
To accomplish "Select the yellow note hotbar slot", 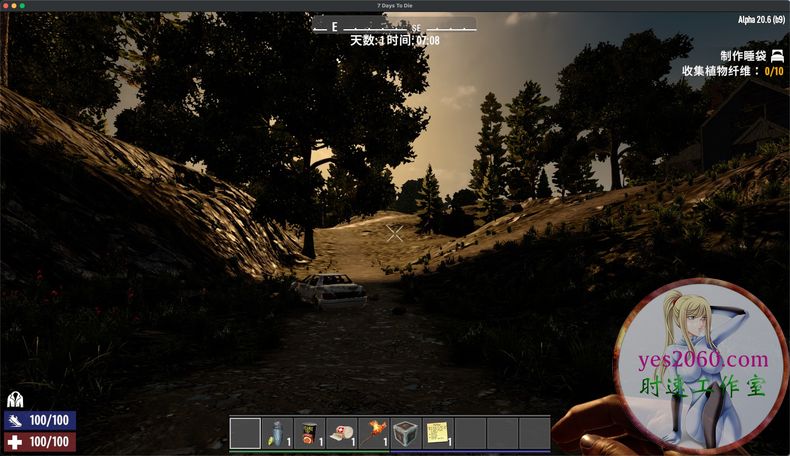I will tap(437, 433).
